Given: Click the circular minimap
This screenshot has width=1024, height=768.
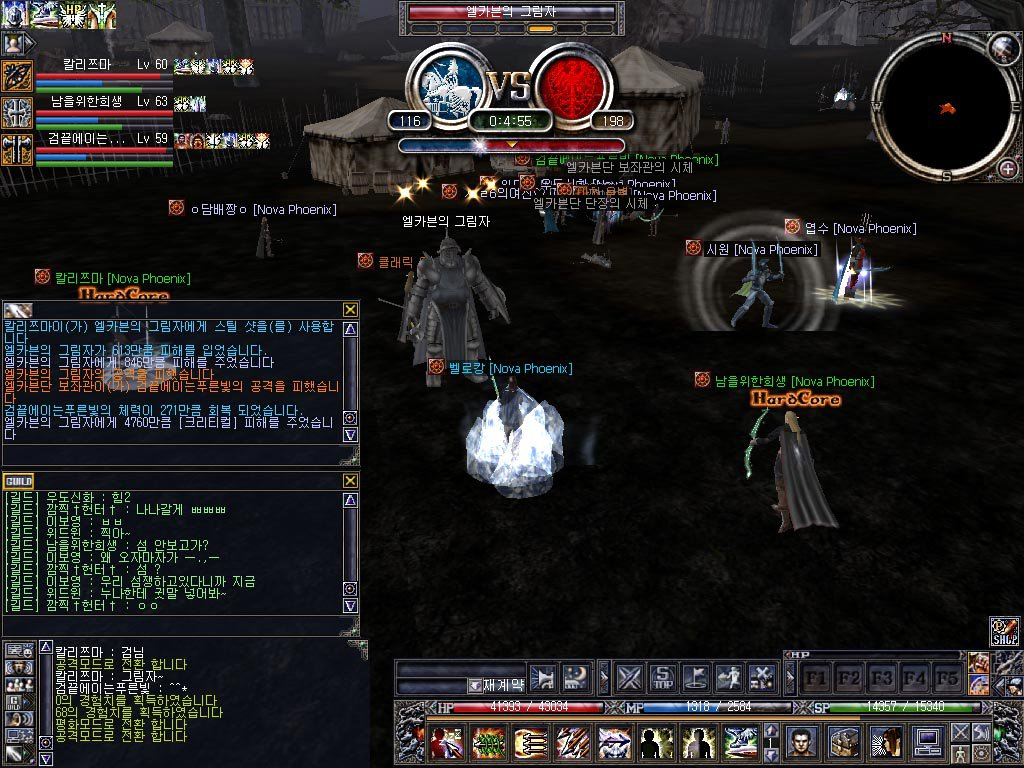Looking at the screenshot, I should (943, 106).
